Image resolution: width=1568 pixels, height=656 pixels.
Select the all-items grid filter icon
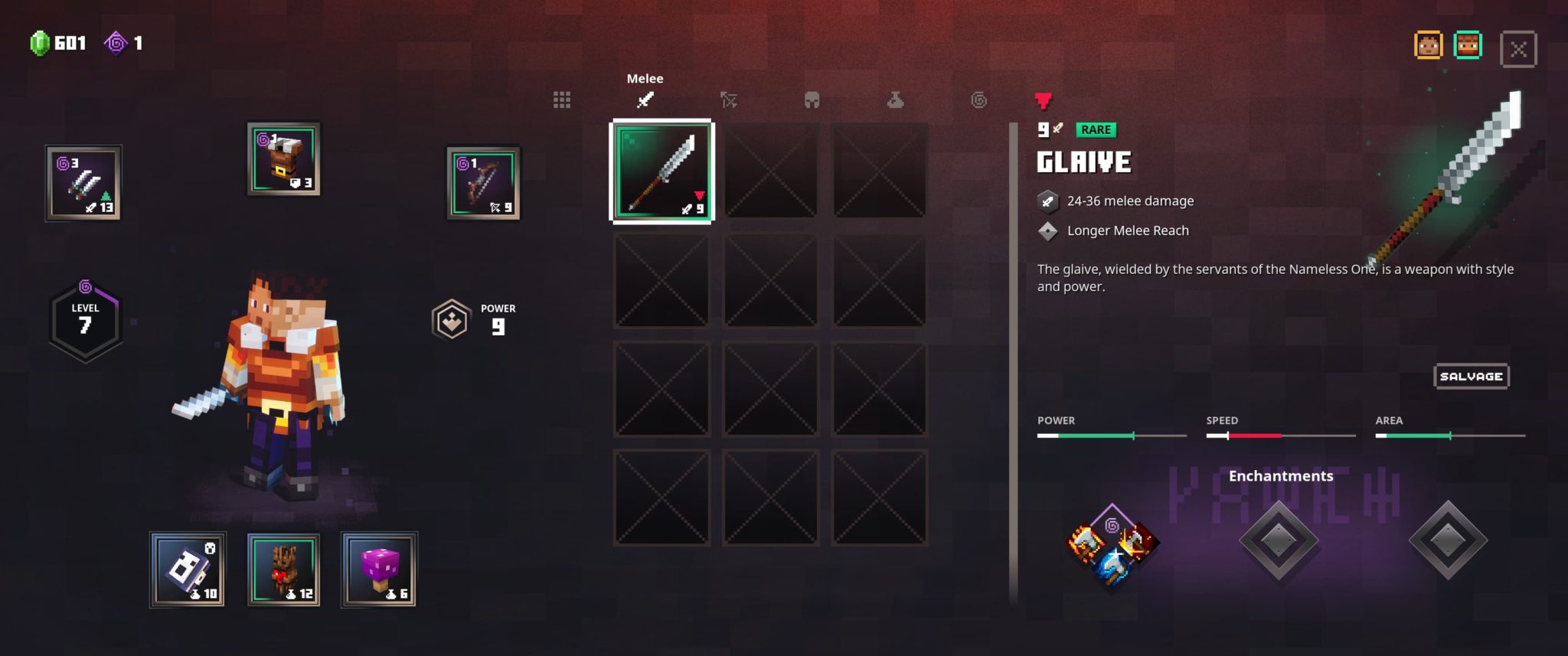[x=563, y=100]
